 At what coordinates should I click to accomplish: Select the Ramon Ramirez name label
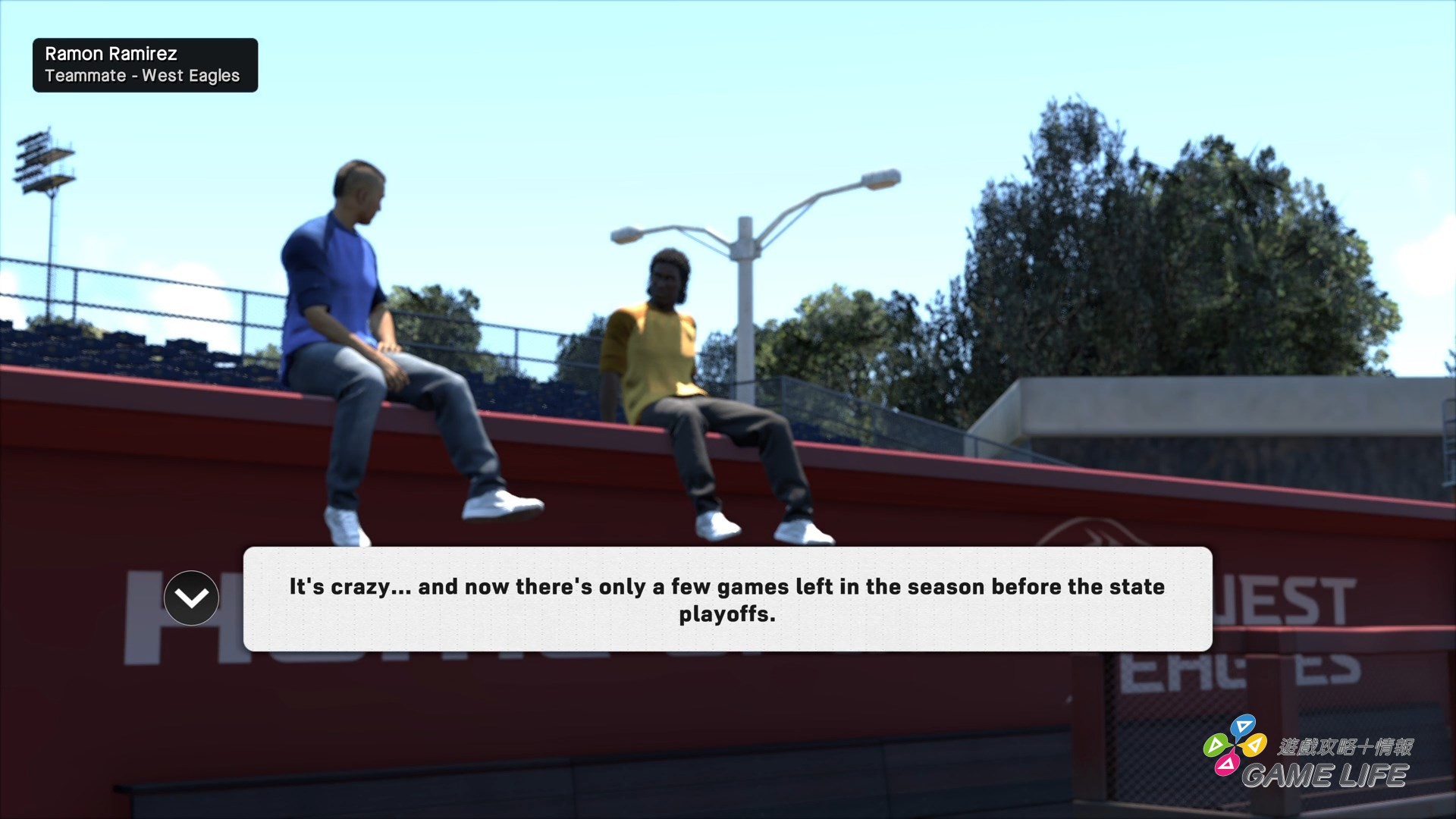[111, 53]
